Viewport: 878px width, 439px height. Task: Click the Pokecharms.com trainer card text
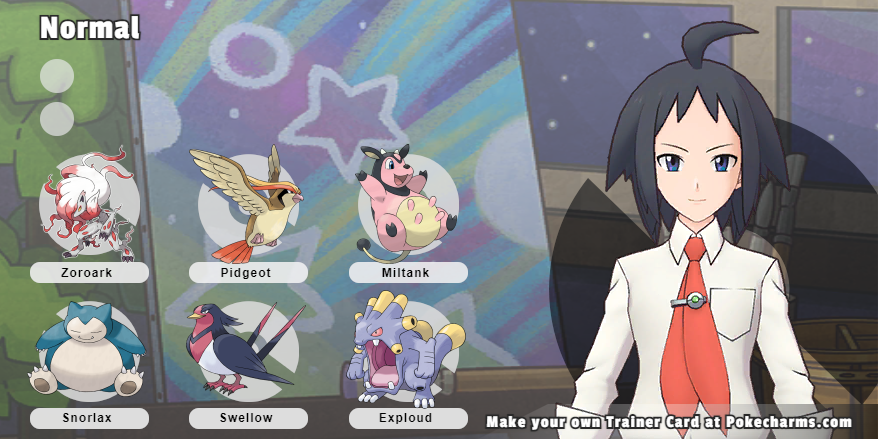(669, 422)
